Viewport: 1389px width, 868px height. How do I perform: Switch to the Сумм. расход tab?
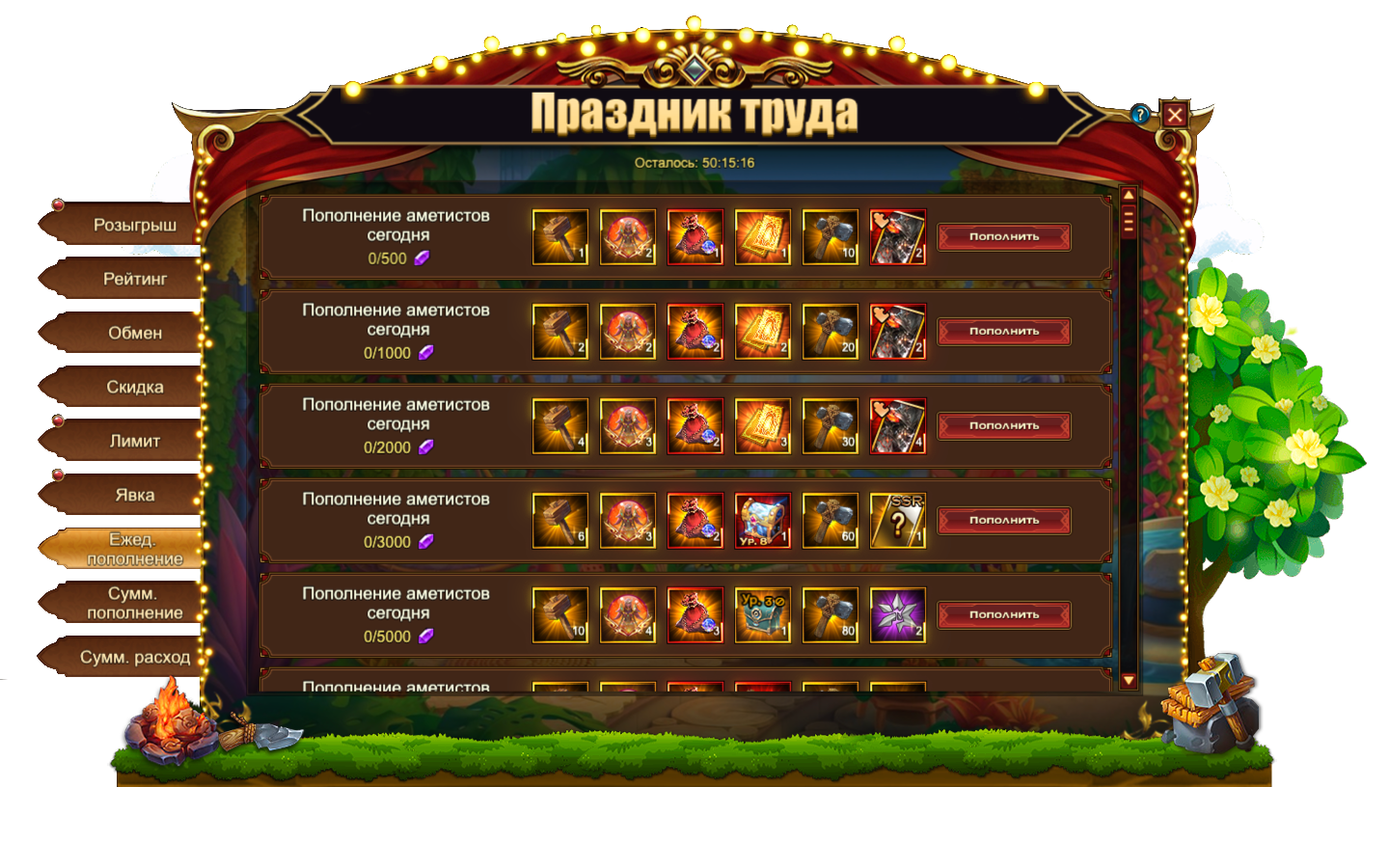[134, 658]
